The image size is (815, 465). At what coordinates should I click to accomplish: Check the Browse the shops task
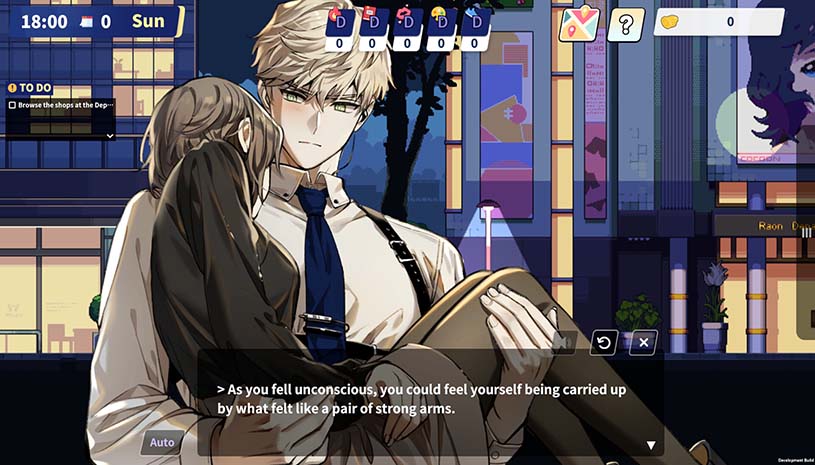12,105
